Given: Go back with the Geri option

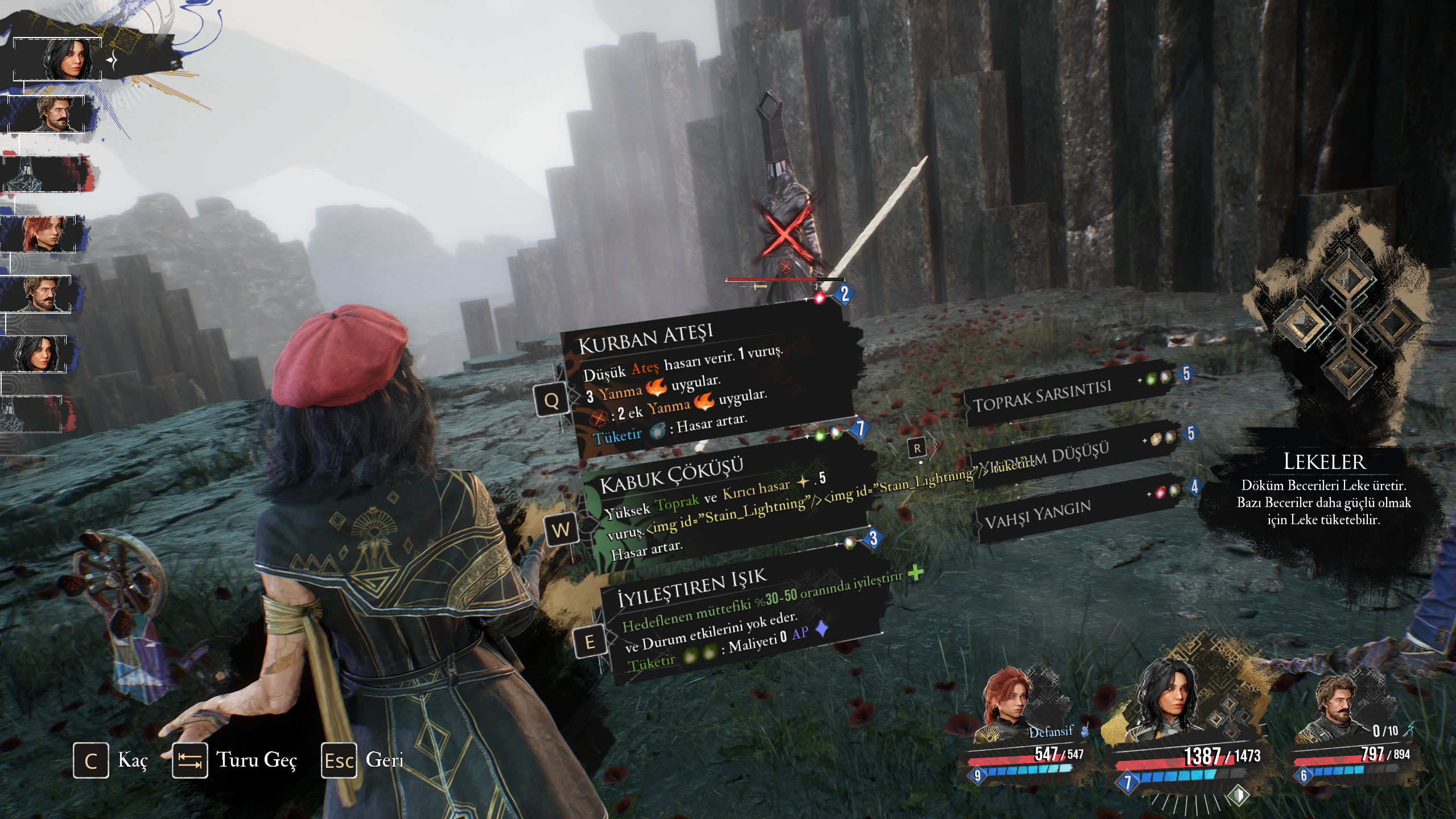Looking at the screenshot, I should (x=363, y=760).
